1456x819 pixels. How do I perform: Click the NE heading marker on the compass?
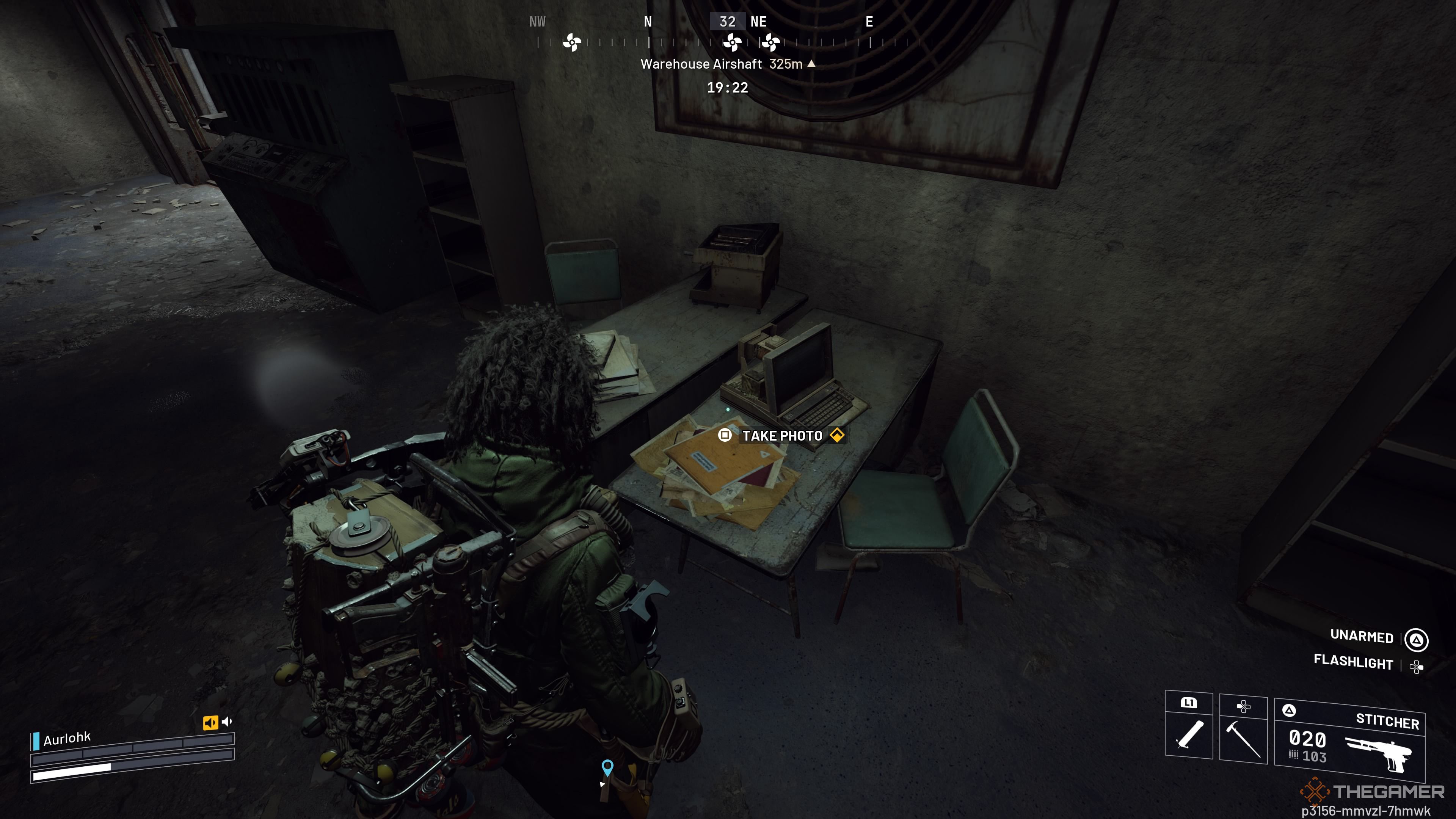click(759, 22)
